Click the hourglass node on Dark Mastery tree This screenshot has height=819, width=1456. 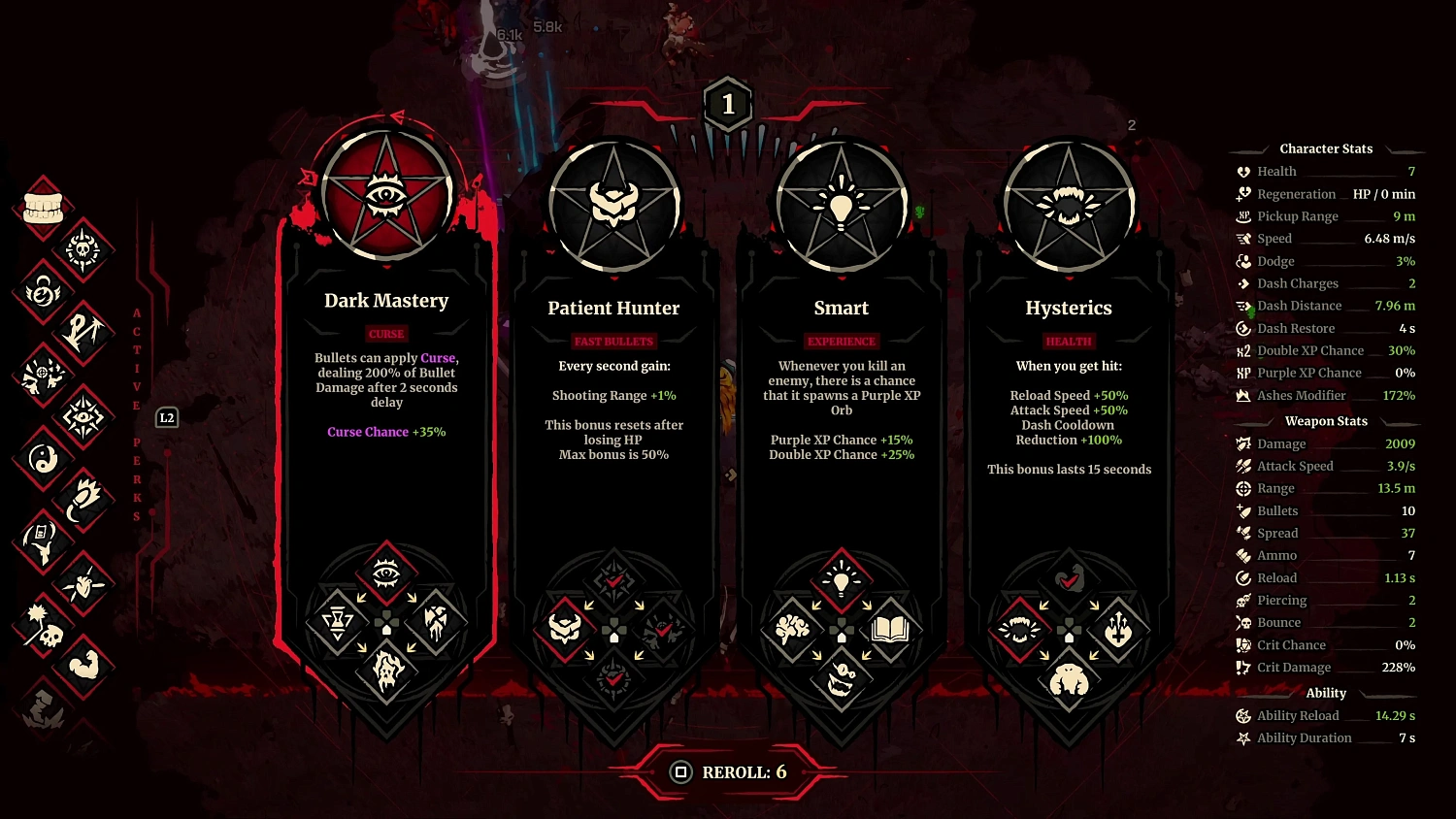coord(336,624)
